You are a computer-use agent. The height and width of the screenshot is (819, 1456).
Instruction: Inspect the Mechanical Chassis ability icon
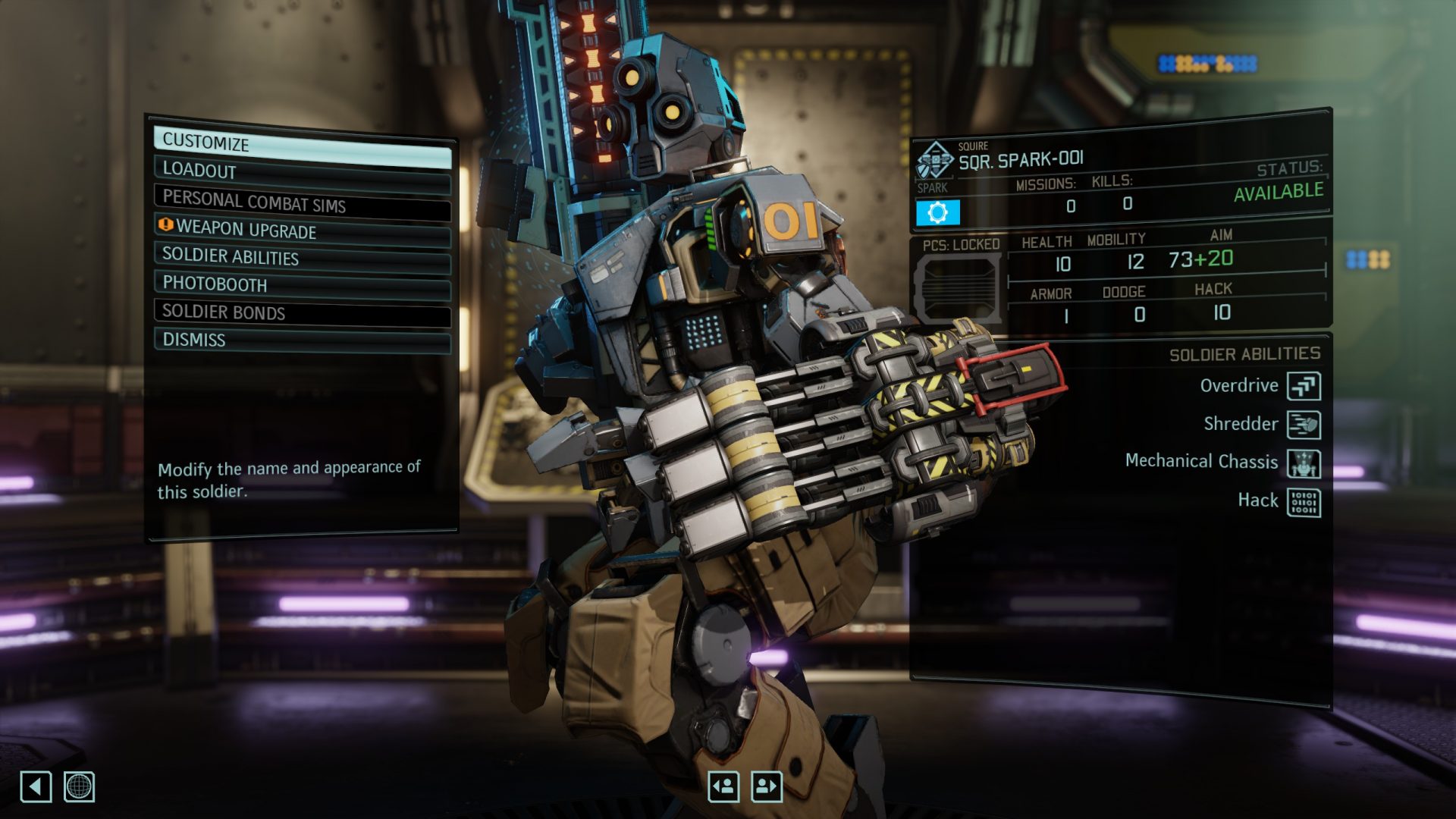pyautogui.click(x=1304, y=463)
